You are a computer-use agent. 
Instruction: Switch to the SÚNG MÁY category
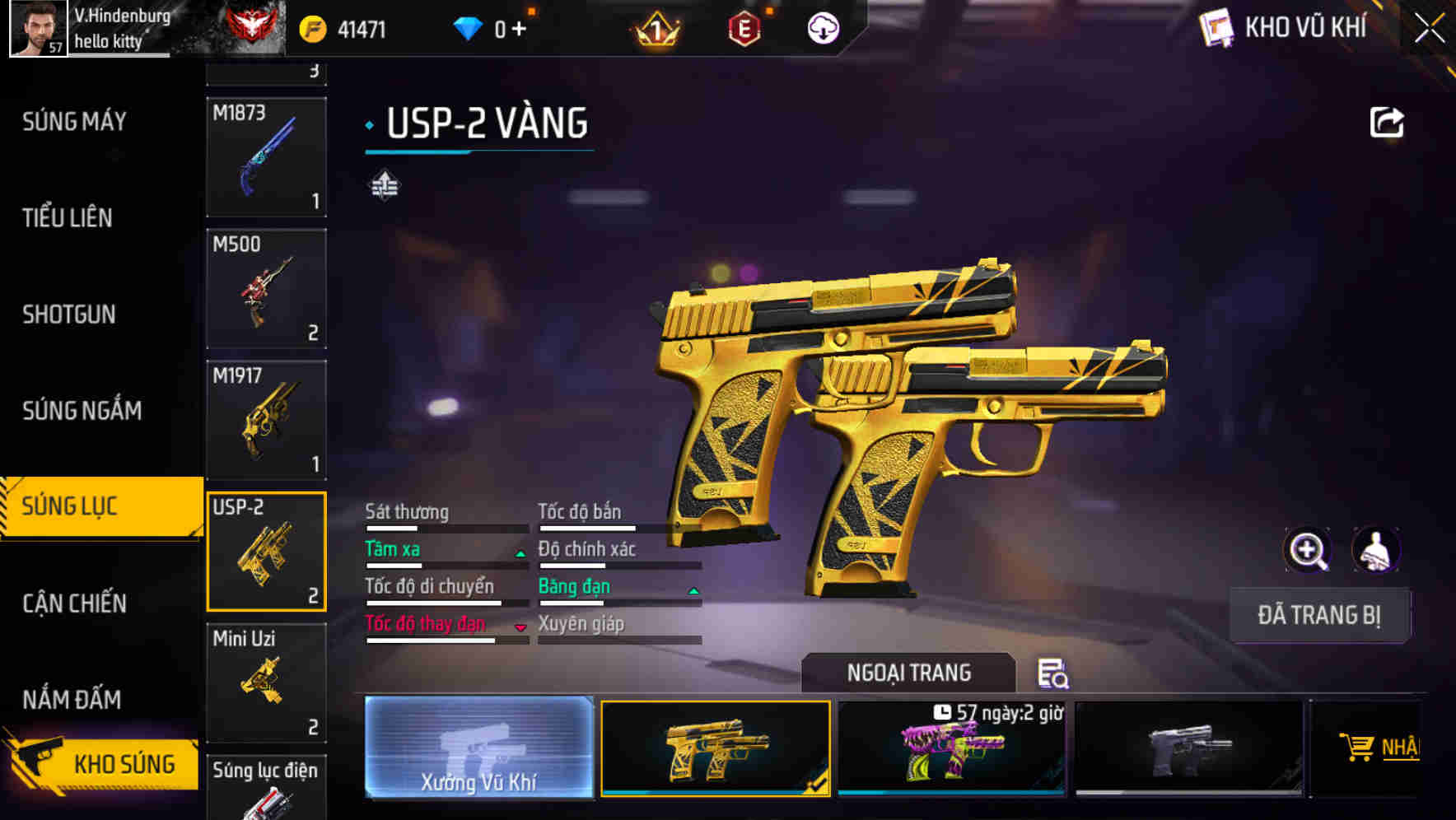click(75, 122)
